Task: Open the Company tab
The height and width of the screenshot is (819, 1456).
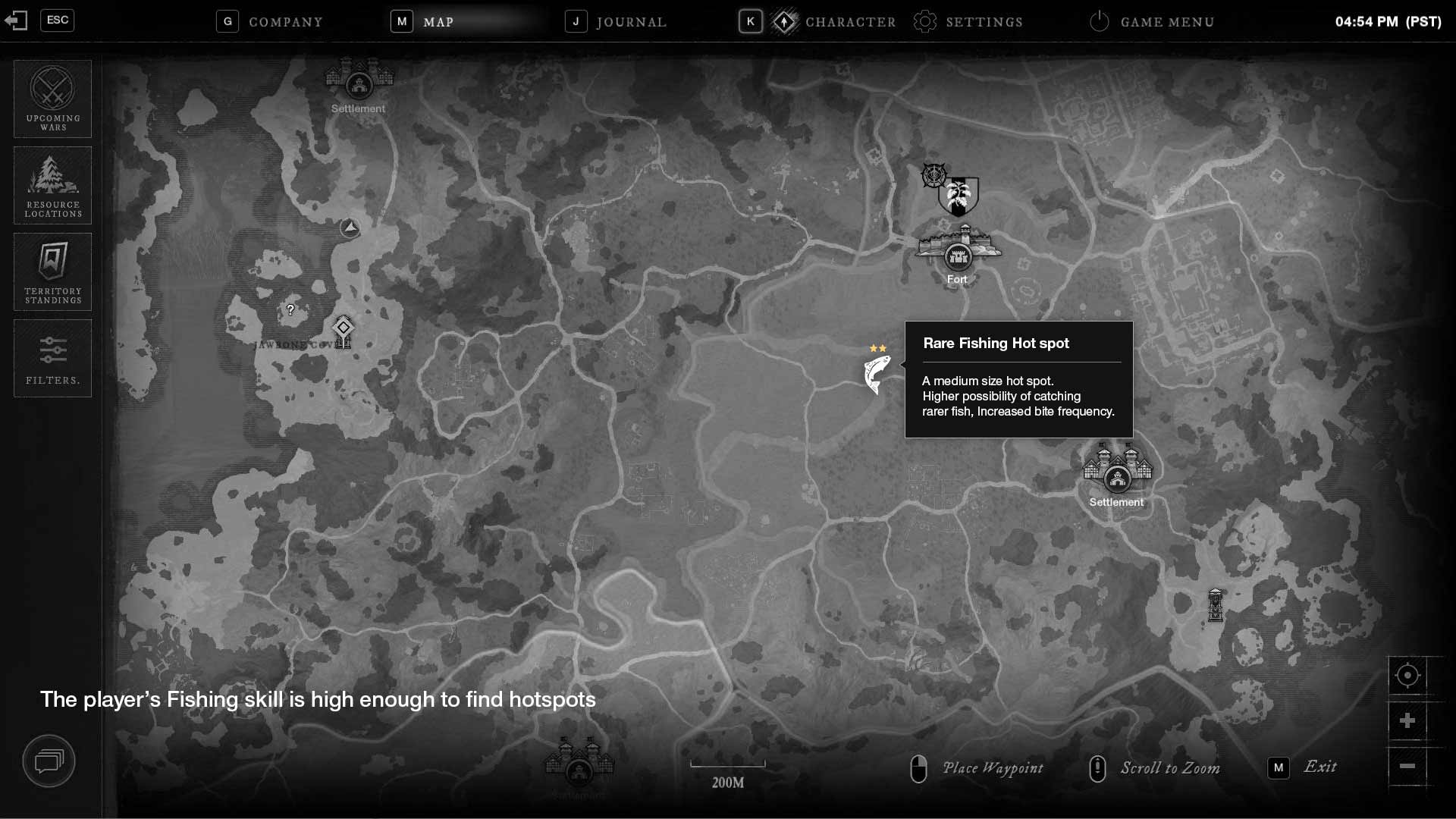Action: (285, 22)
